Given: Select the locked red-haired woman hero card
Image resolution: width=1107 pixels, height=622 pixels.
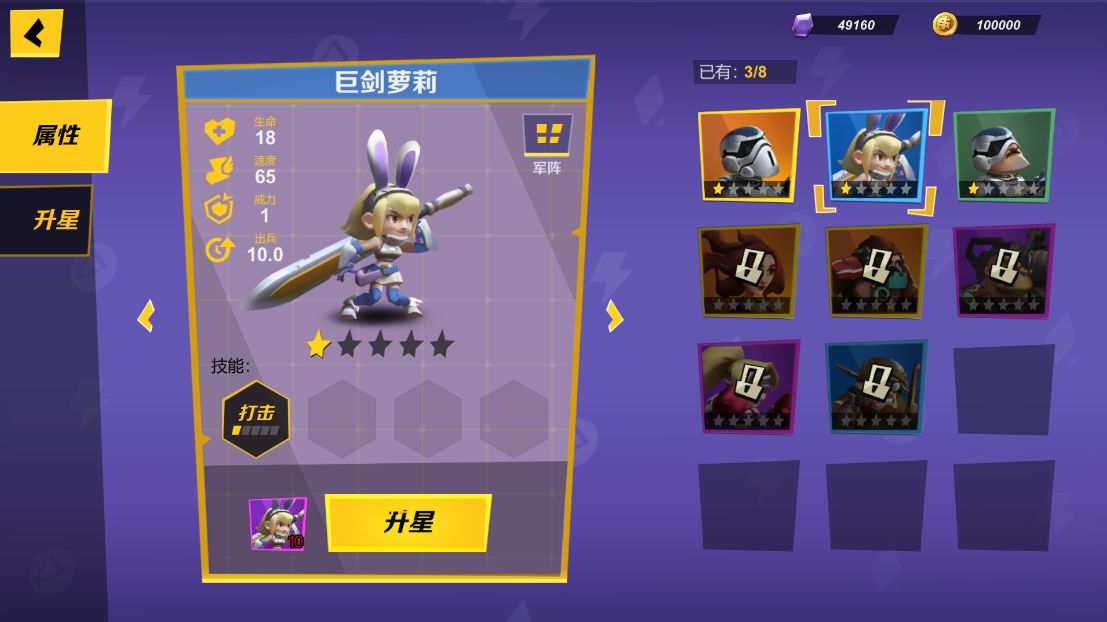Looking at the screenshot, I should tap(748, 271).
